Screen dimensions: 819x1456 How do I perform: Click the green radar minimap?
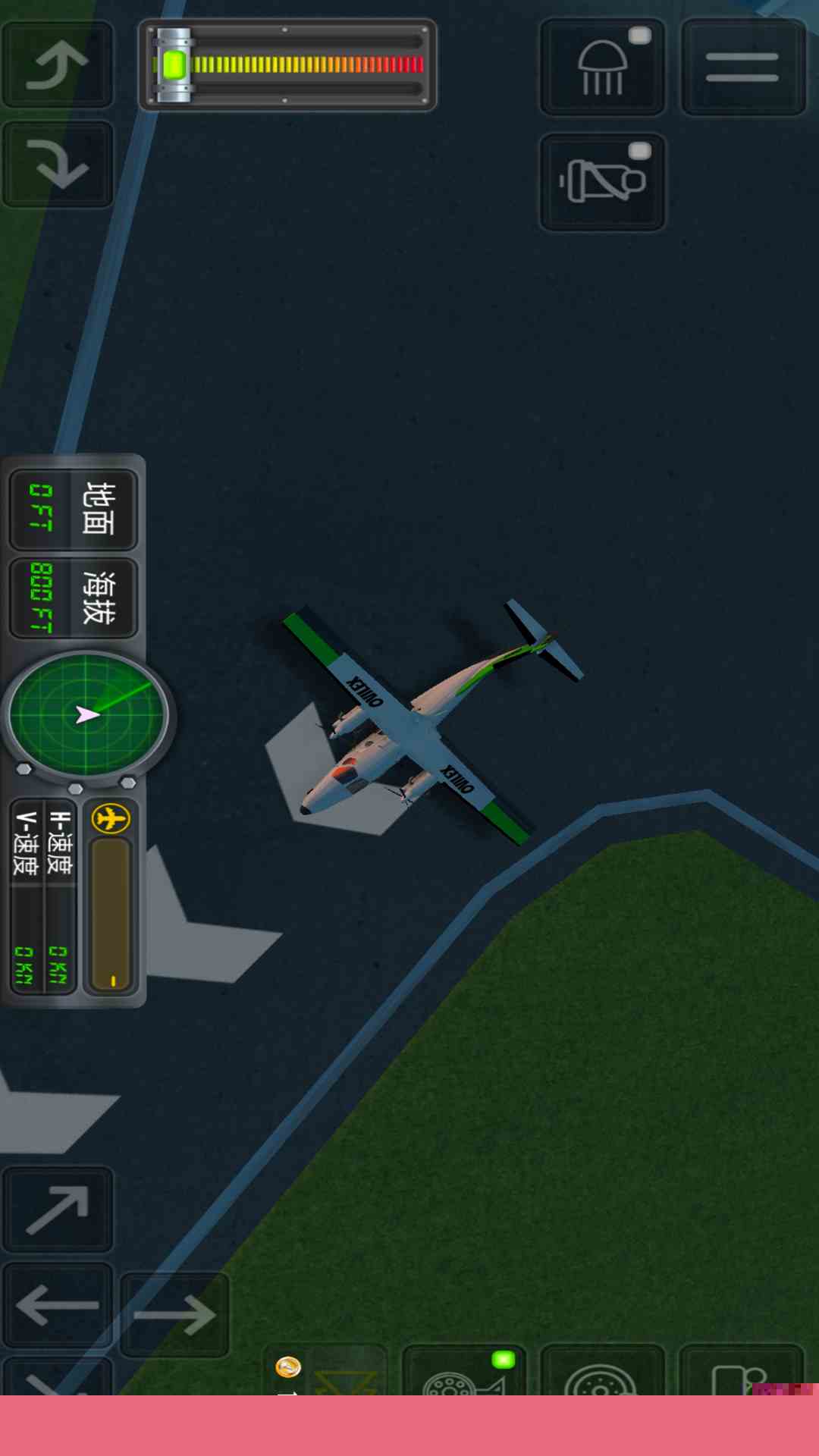[x=87, y=714]
